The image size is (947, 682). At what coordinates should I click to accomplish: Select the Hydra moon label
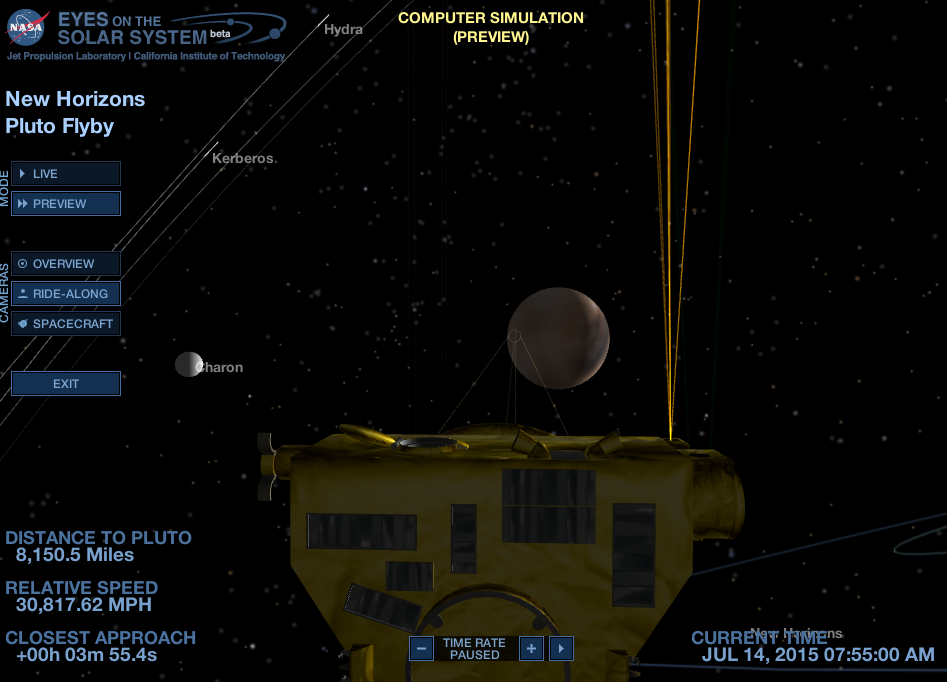point(343,29)
